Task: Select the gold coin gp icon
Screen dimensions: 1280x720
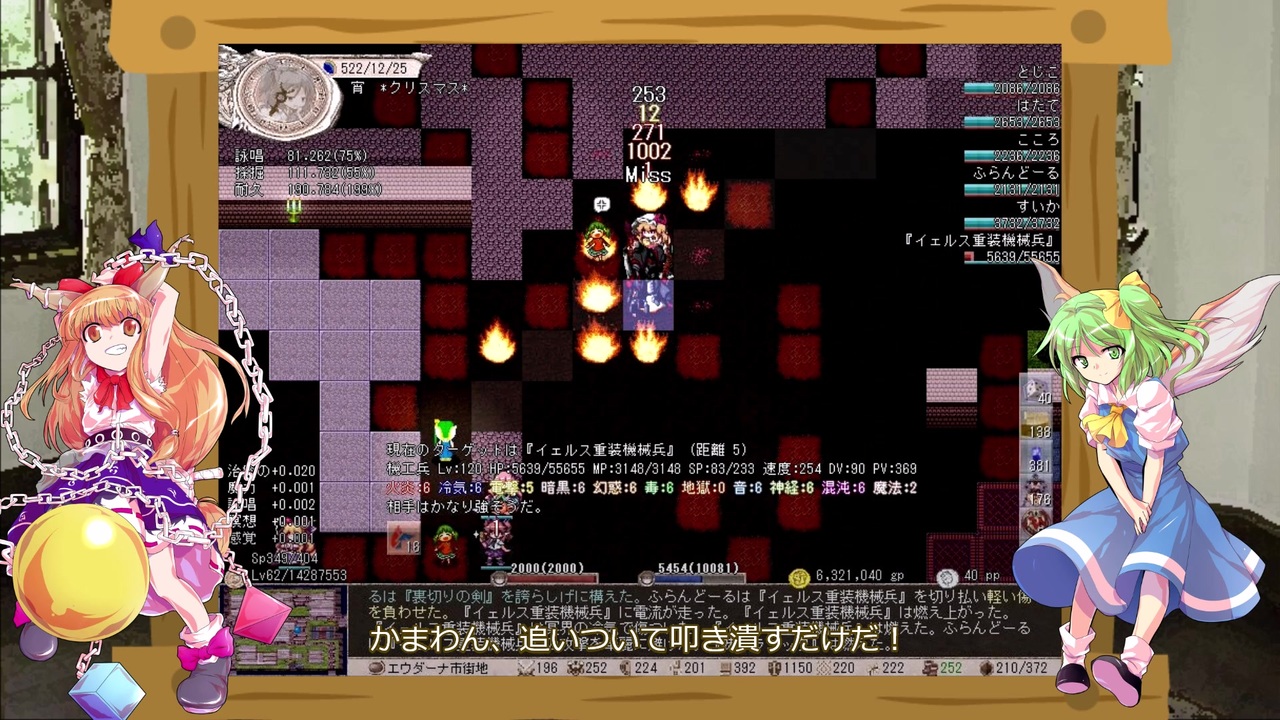Action: coord(800,575)
